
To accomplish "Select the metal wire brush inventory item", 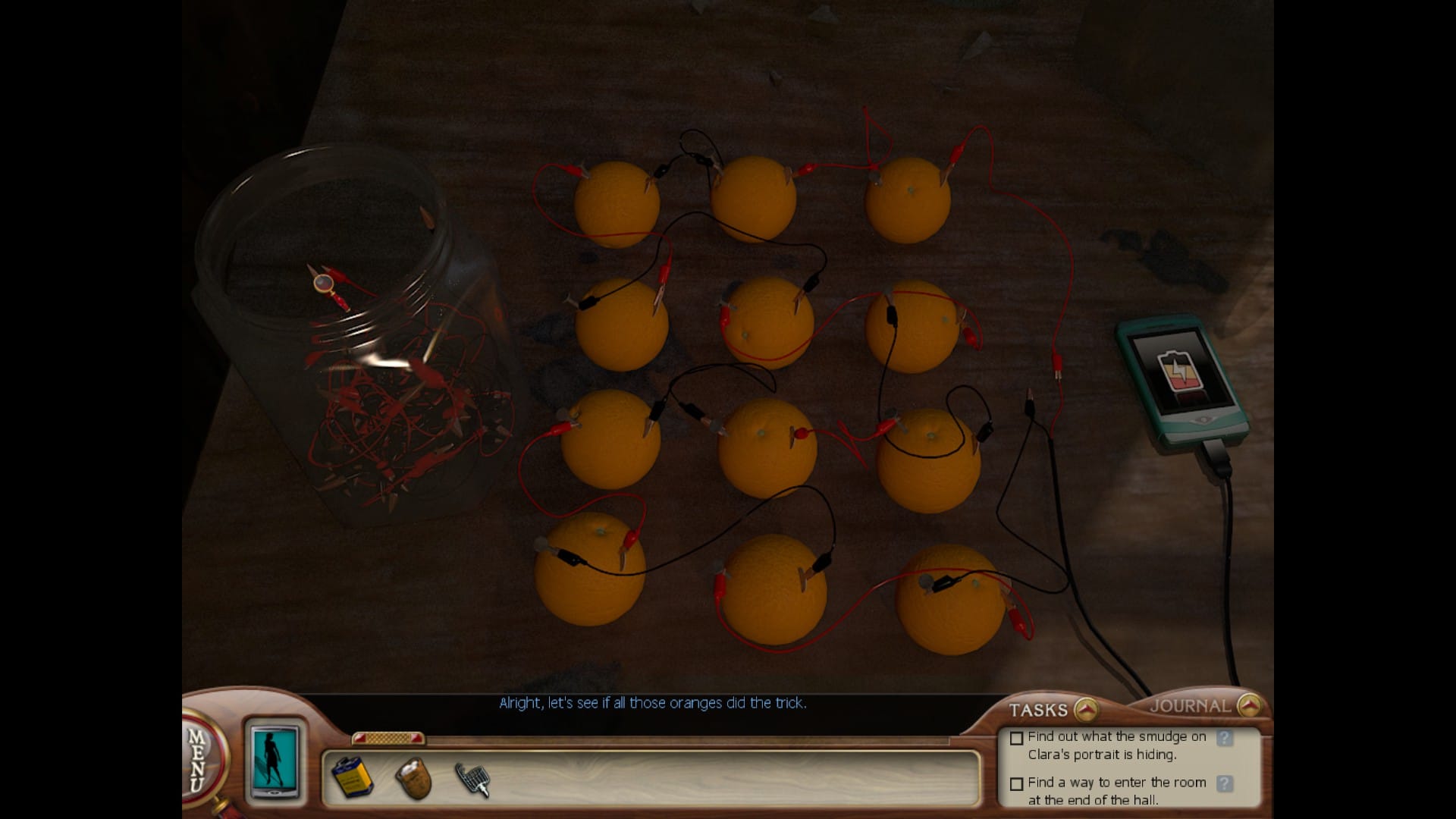I will coord(472,779).
